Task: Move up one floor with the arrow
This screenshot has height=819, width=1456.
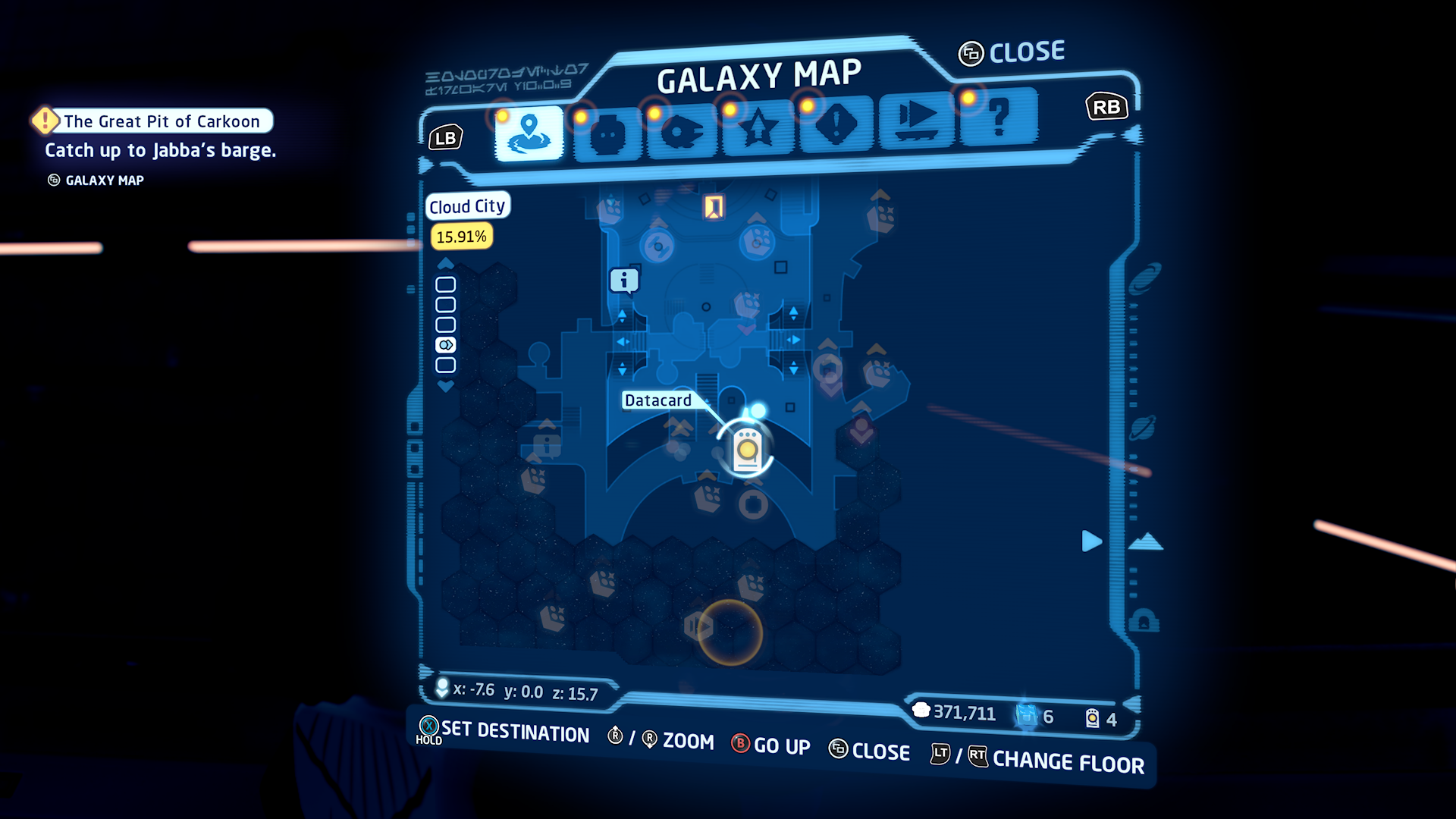Action: 446,263
